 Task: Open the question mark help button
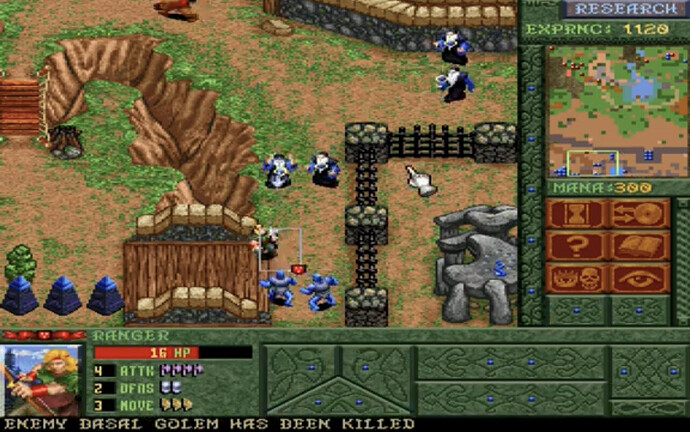pos(576,246)
